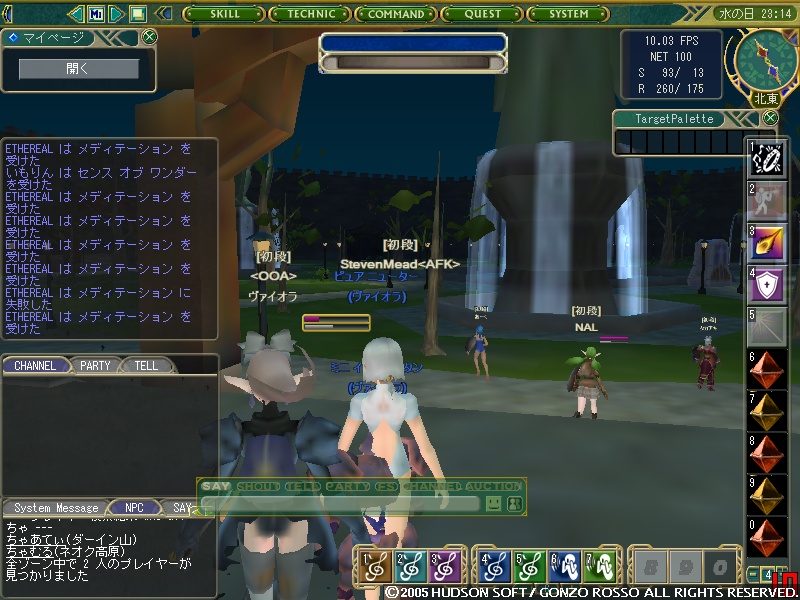Click the chat text input box

(x=340, y=504)
